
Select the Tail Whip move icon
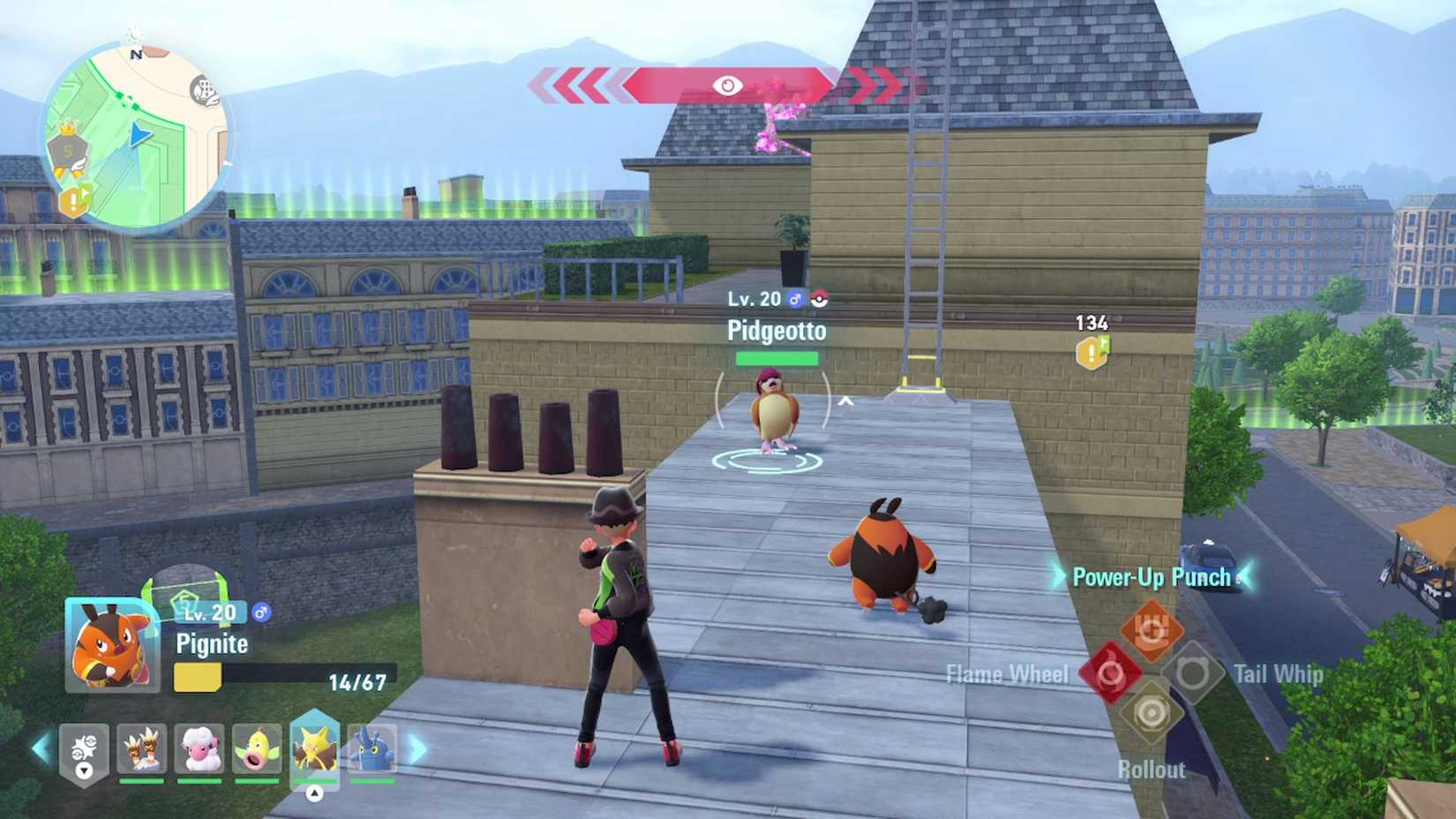[x=1194, y=673]
